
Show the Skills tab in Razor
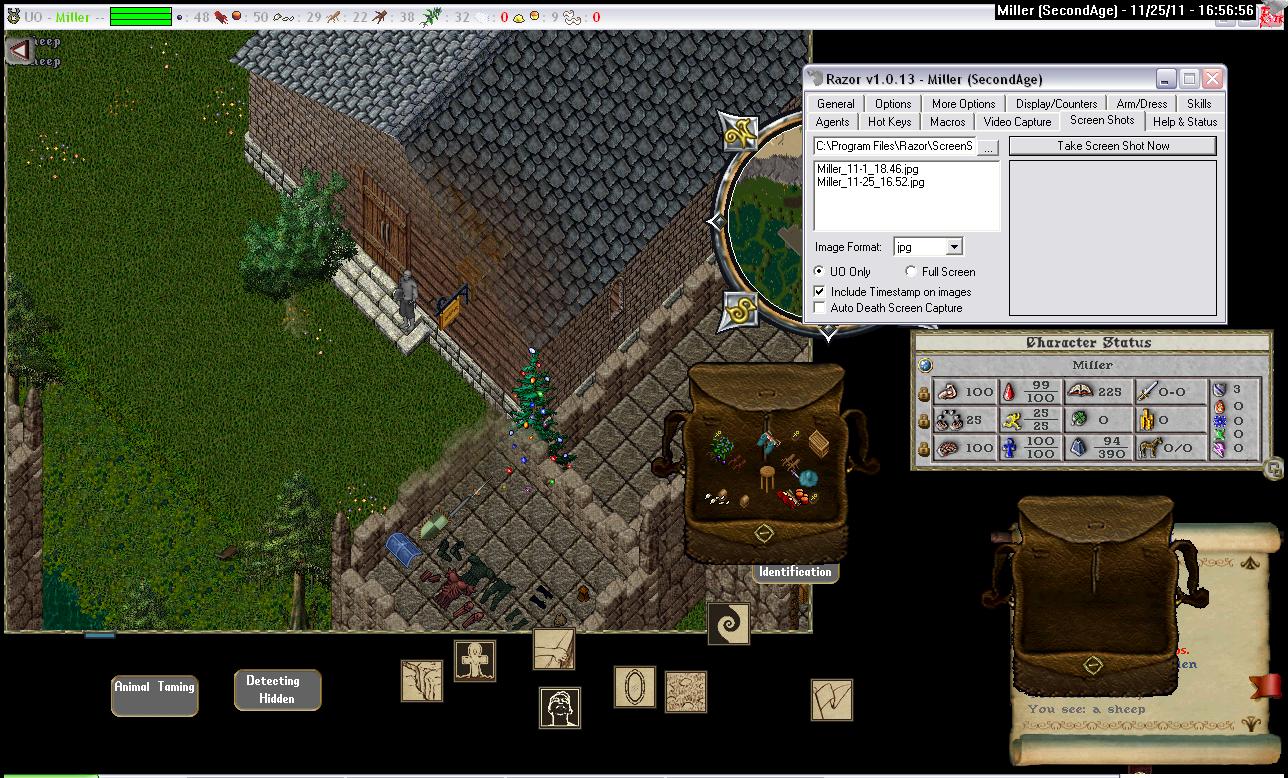click(x=1199, y=104)
